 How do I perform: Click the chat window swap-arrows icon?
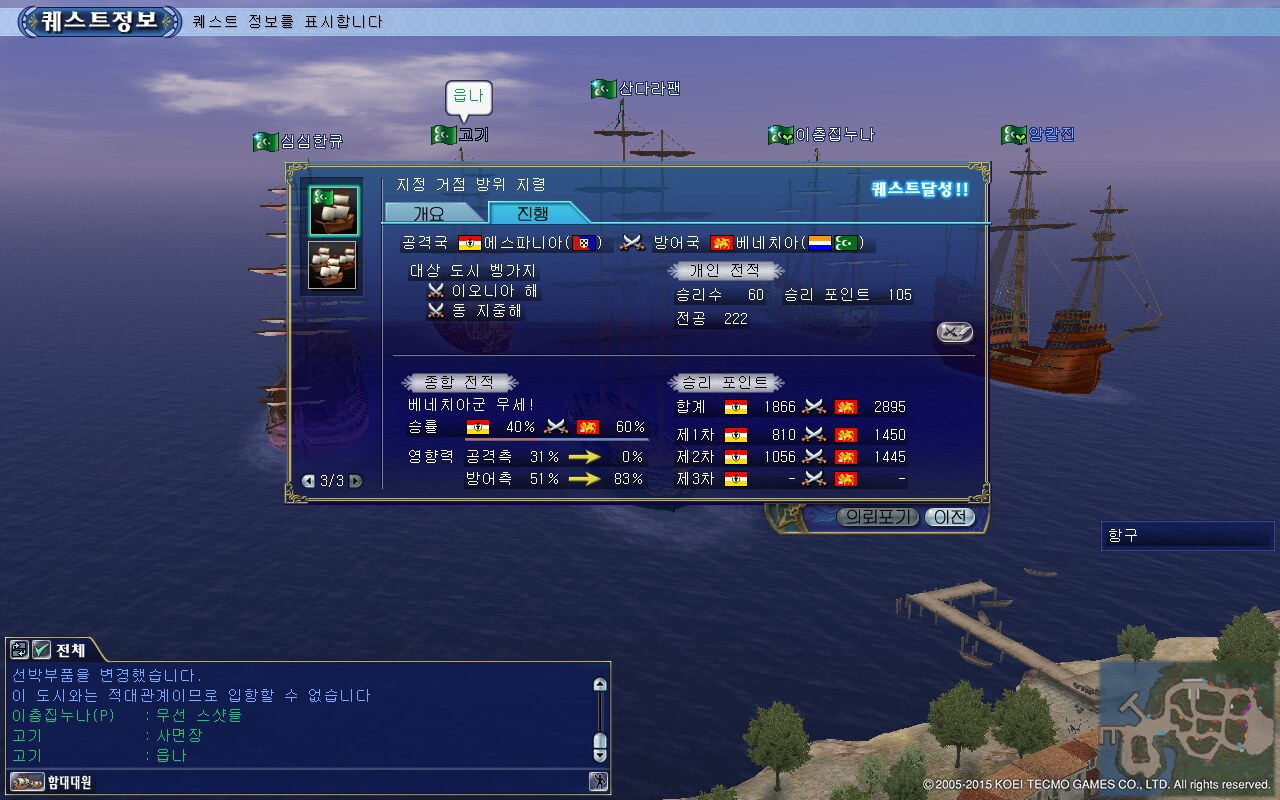(20, 650)
